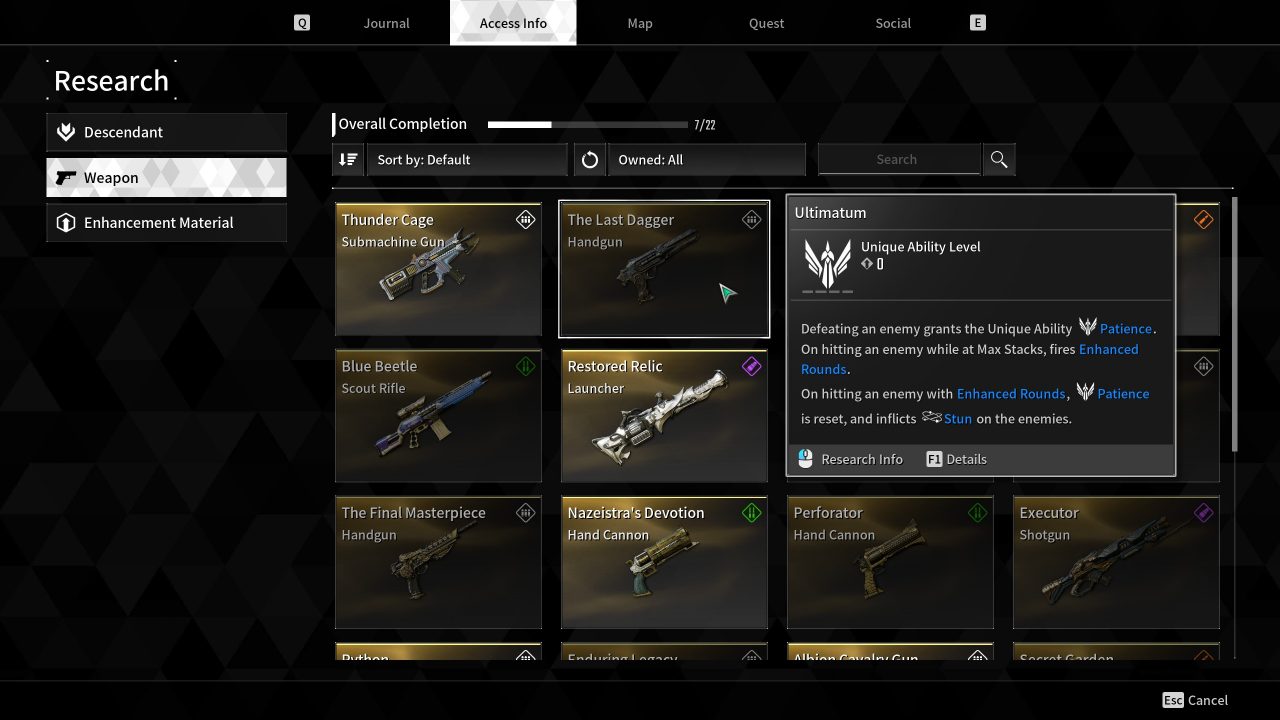1280x720 pixels.
Task: Click the Patience ability link in tooltip
Action: (x=1125, y=328)
